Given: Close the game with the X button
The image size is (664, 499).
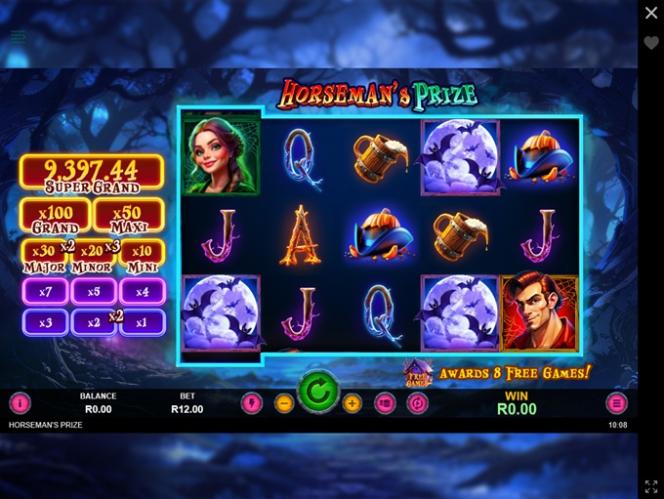Looking at the screenshot, I should click(651, 13).
